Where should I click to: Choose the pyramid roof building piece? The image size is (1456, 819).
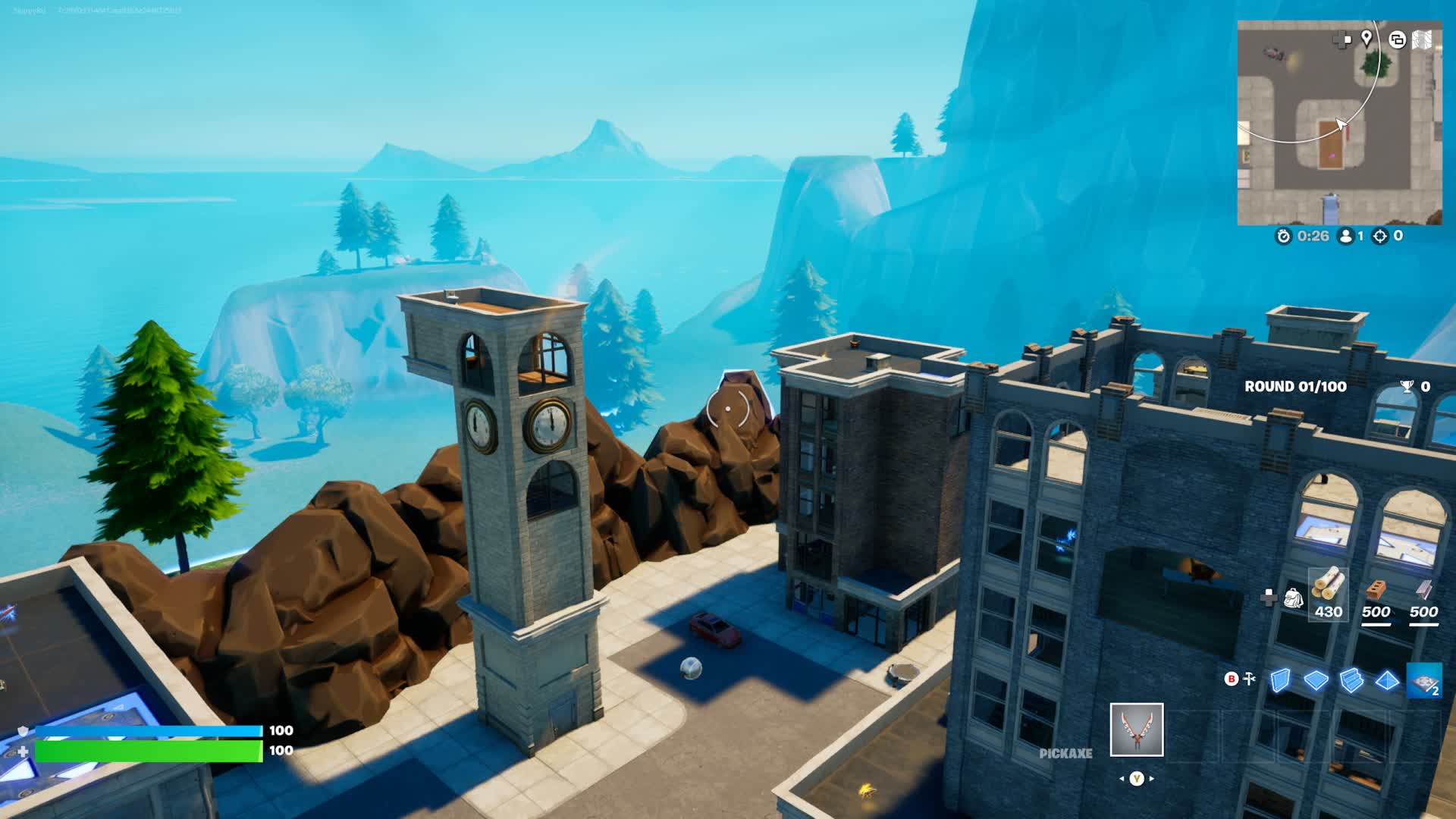1387,679
